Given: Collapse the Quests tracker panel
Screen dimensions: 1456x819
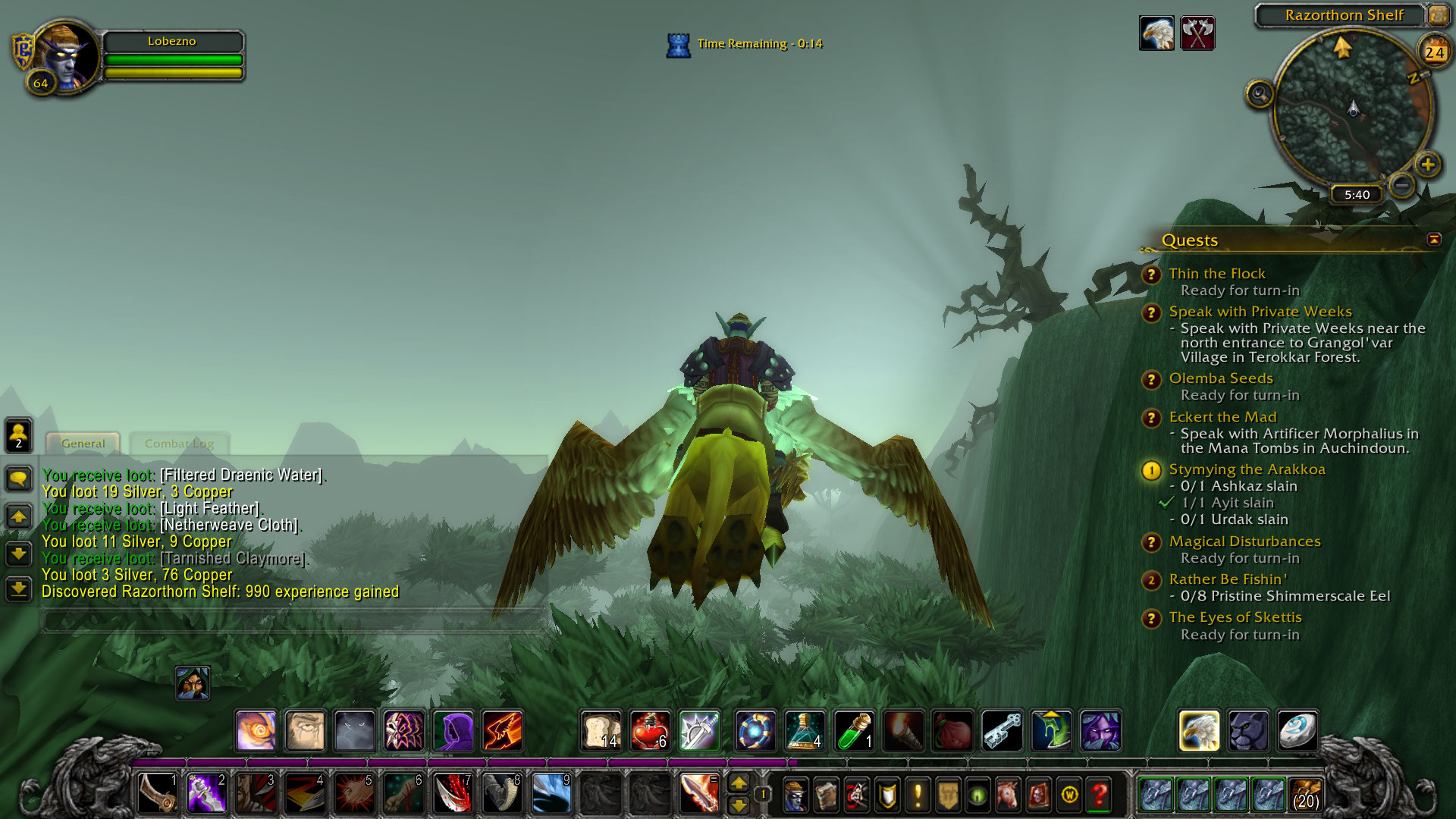Looking at the screenshot, I should 1434,240.
